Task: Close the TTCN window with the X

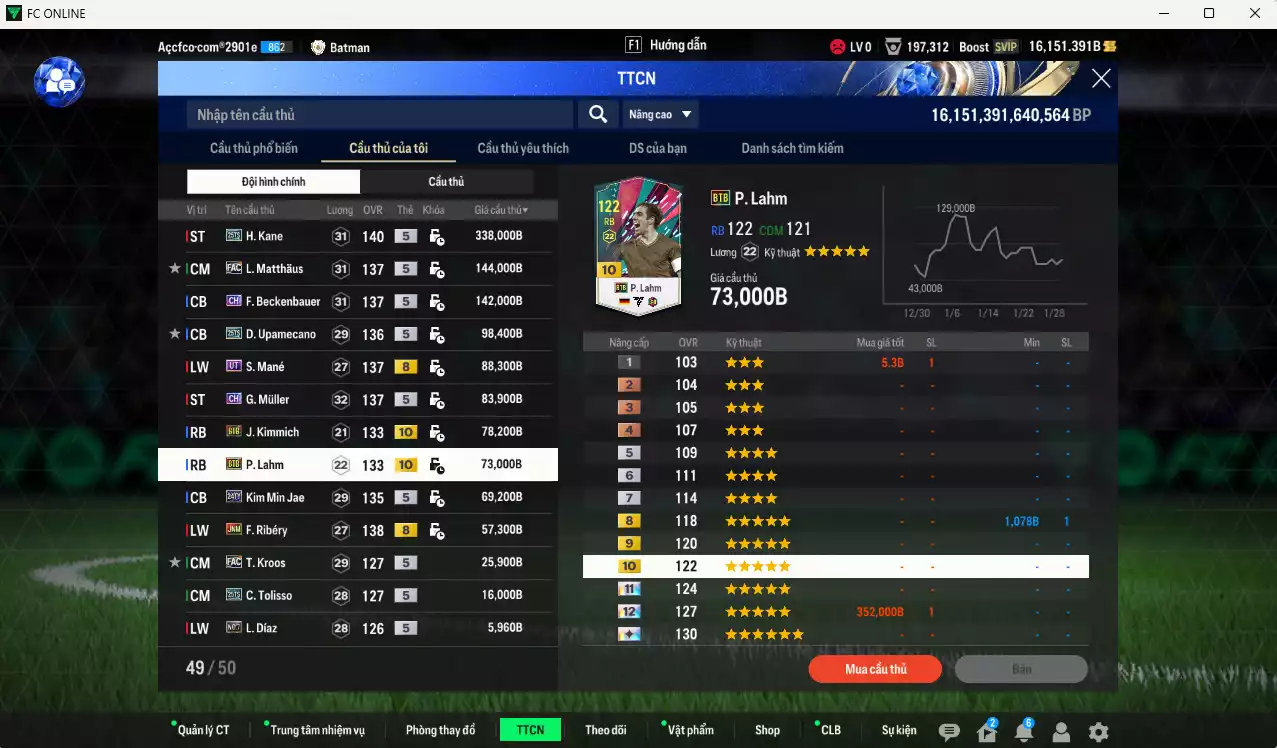Action: point(1100,79)
